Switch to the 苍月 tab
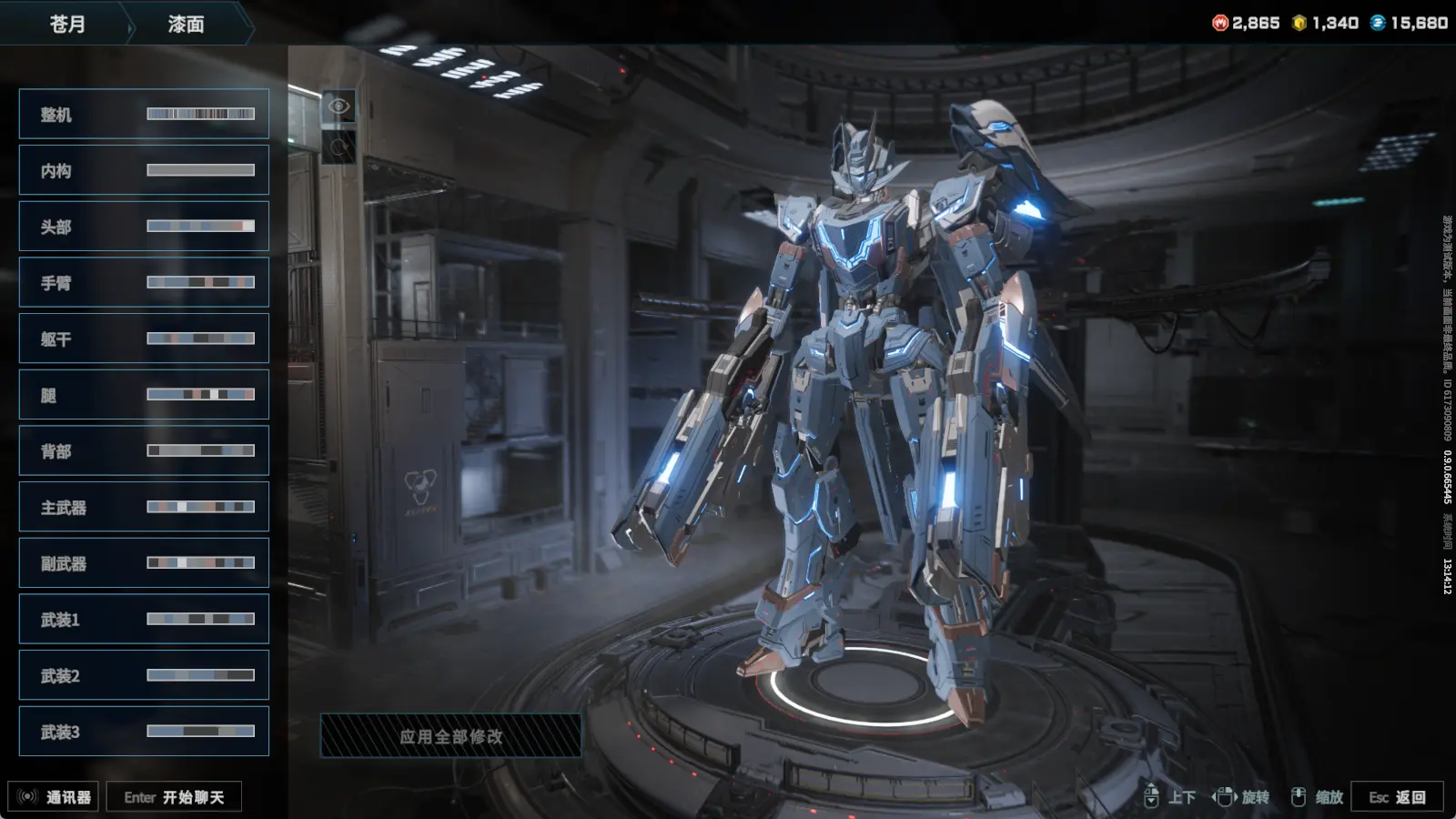Screen dimensions: 1456x819 pos(67,24)
